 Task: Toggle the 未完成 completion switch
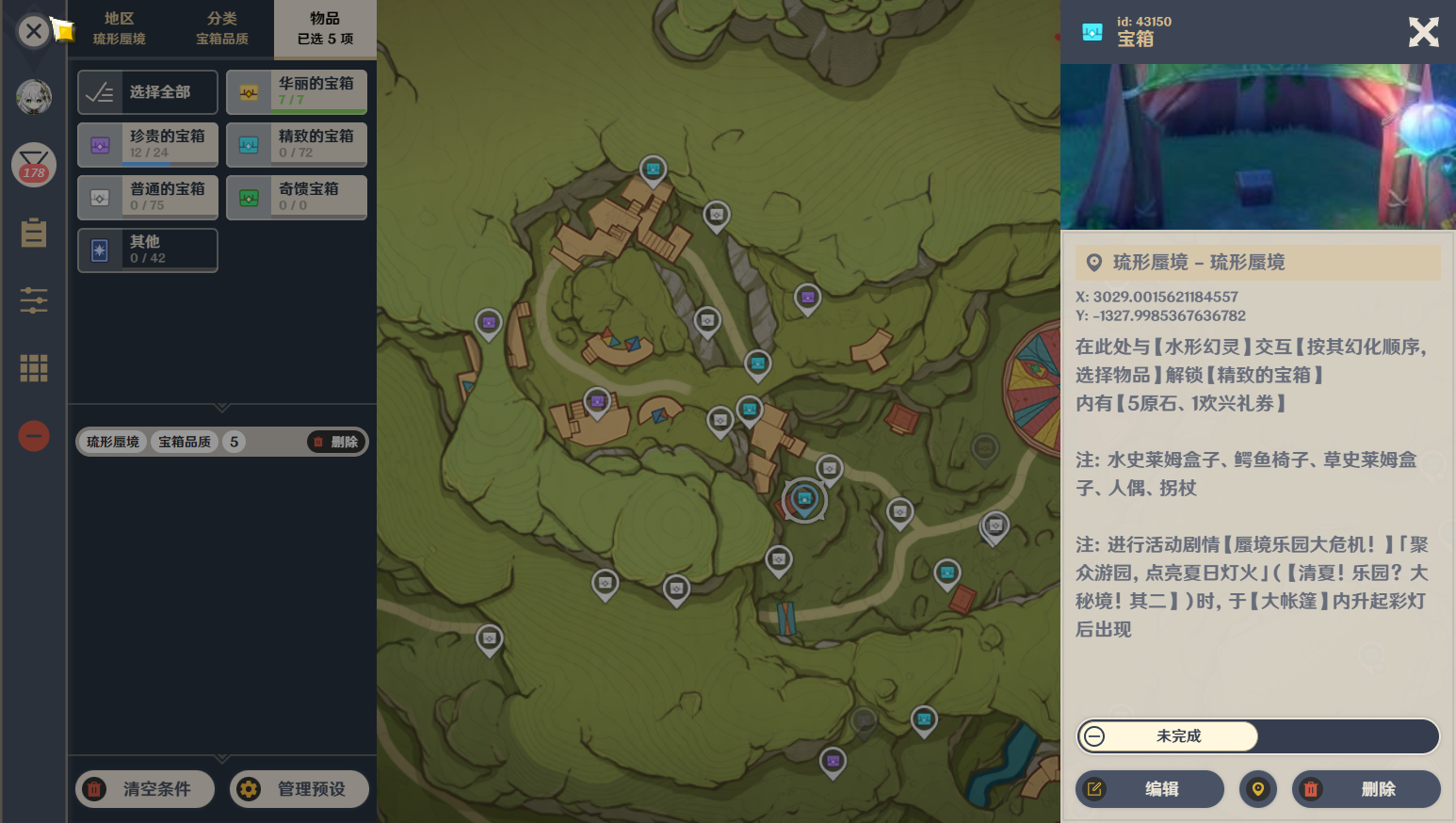coord(1168,736)
